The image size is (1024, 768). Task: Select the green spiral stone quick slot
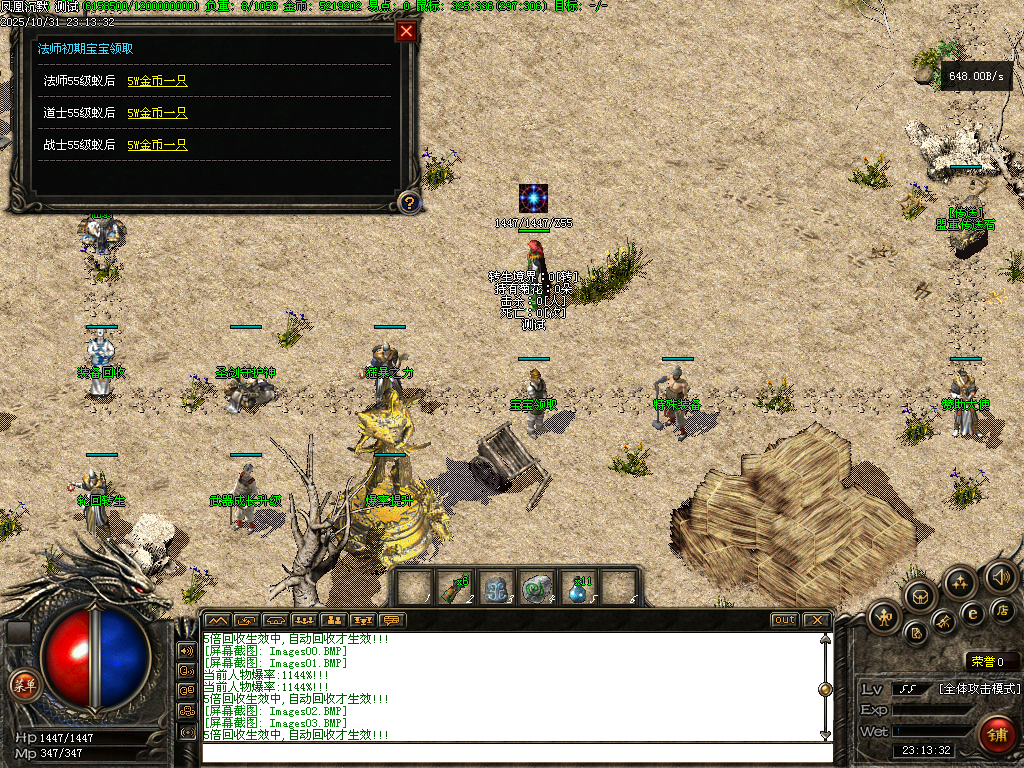538,589
